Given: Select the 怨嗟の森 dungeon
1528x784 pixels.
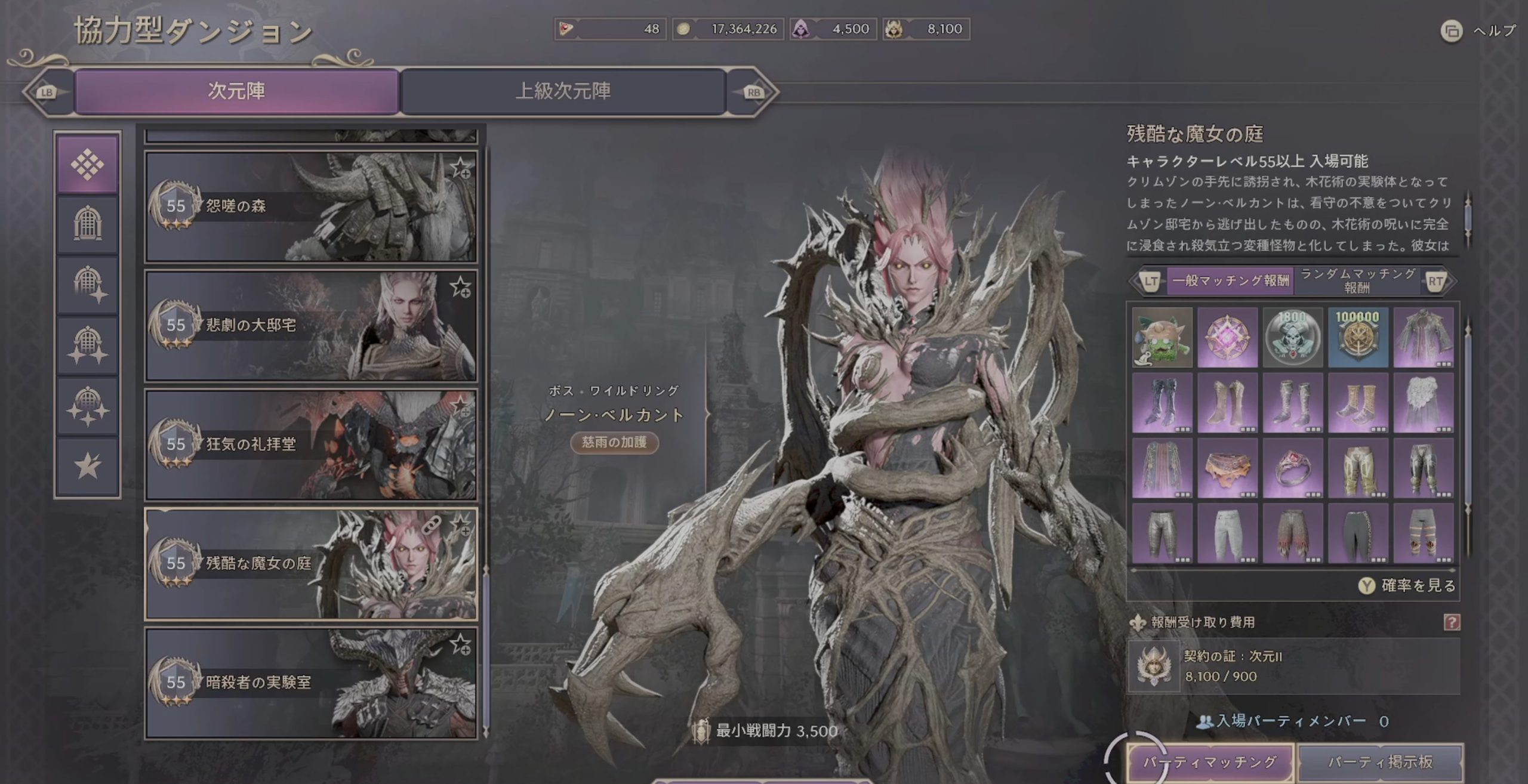Looking at the screenshot, I should pos(310,206).
